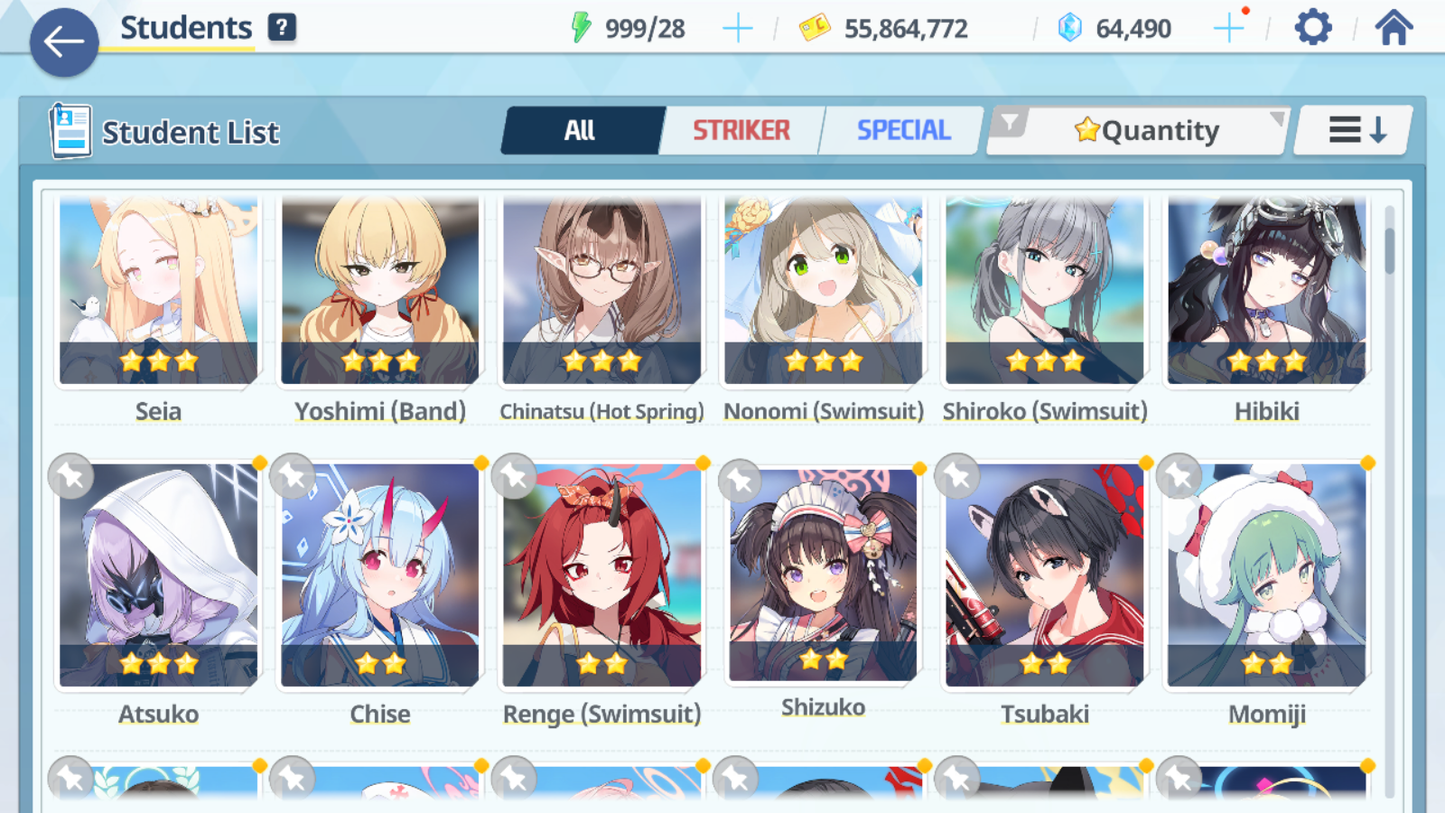
Task: Open help via the question mark icon
Action: (x=280, y=27)
